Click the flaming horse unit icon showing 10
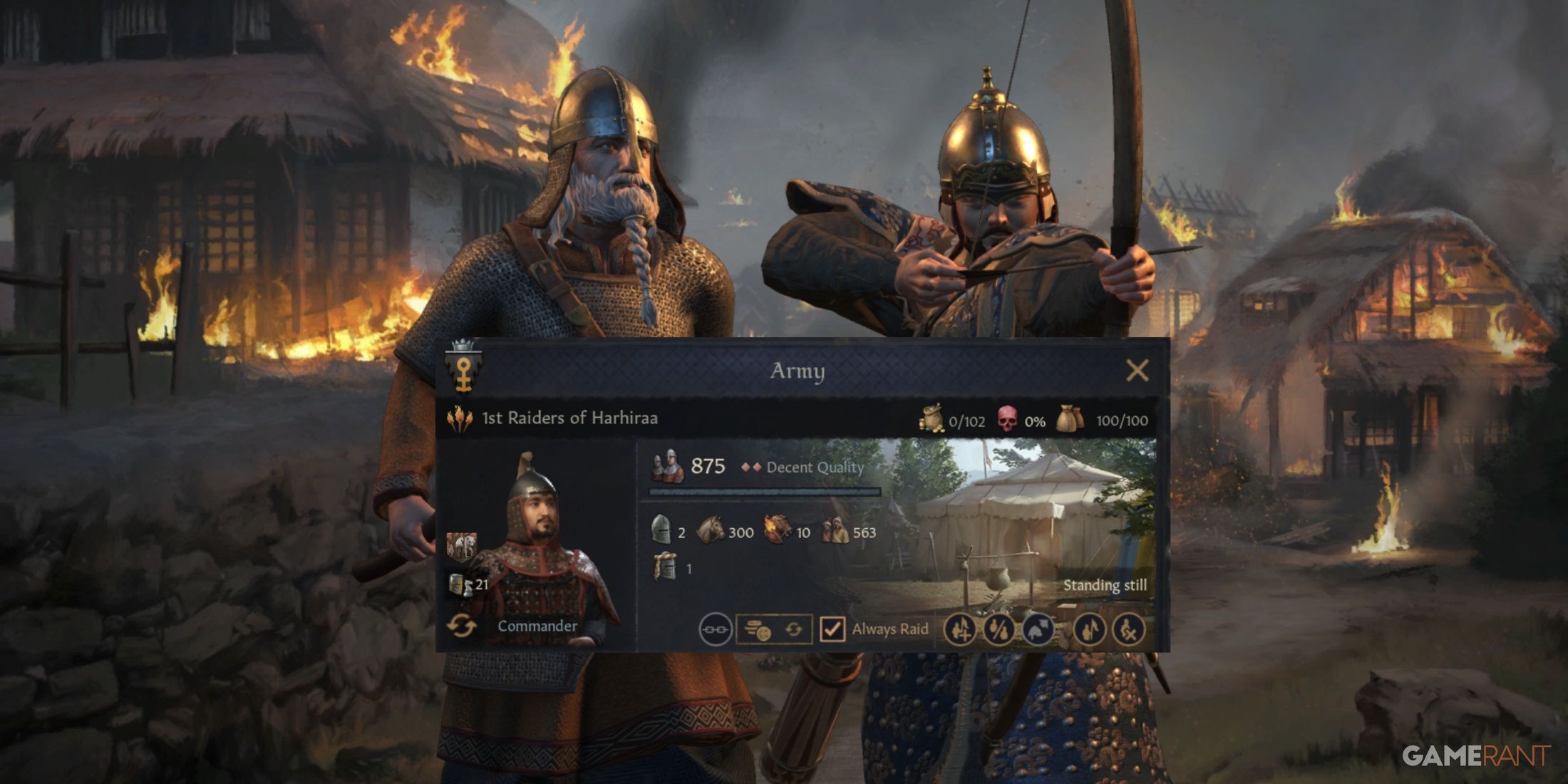Viewport: 1568px width, 784px height. [x=778, y=531]
